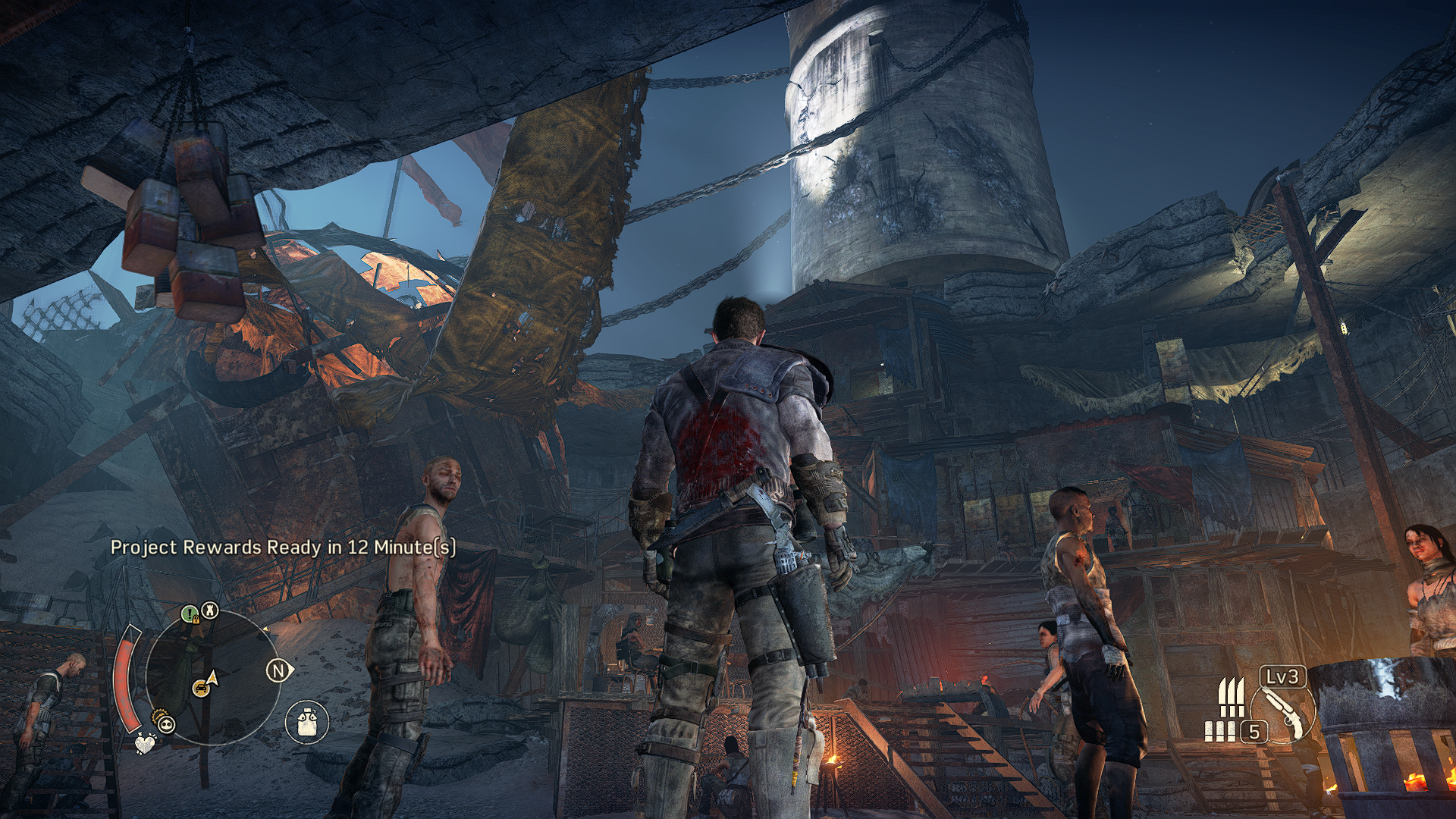Click the north compass indicator

[x=278, y=671]
